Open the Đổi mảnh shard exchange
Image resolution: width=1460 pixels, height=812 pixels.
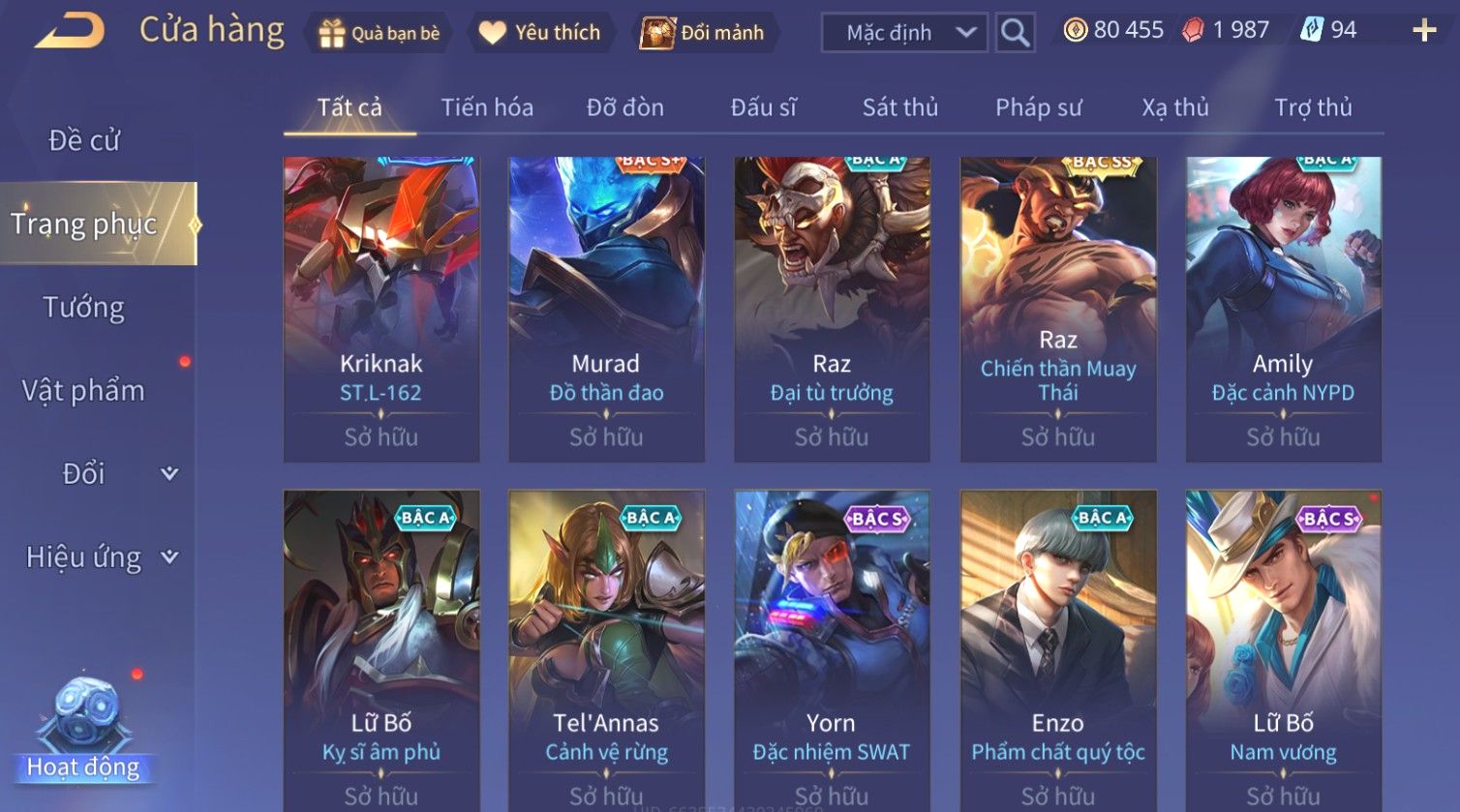(702, 33)
